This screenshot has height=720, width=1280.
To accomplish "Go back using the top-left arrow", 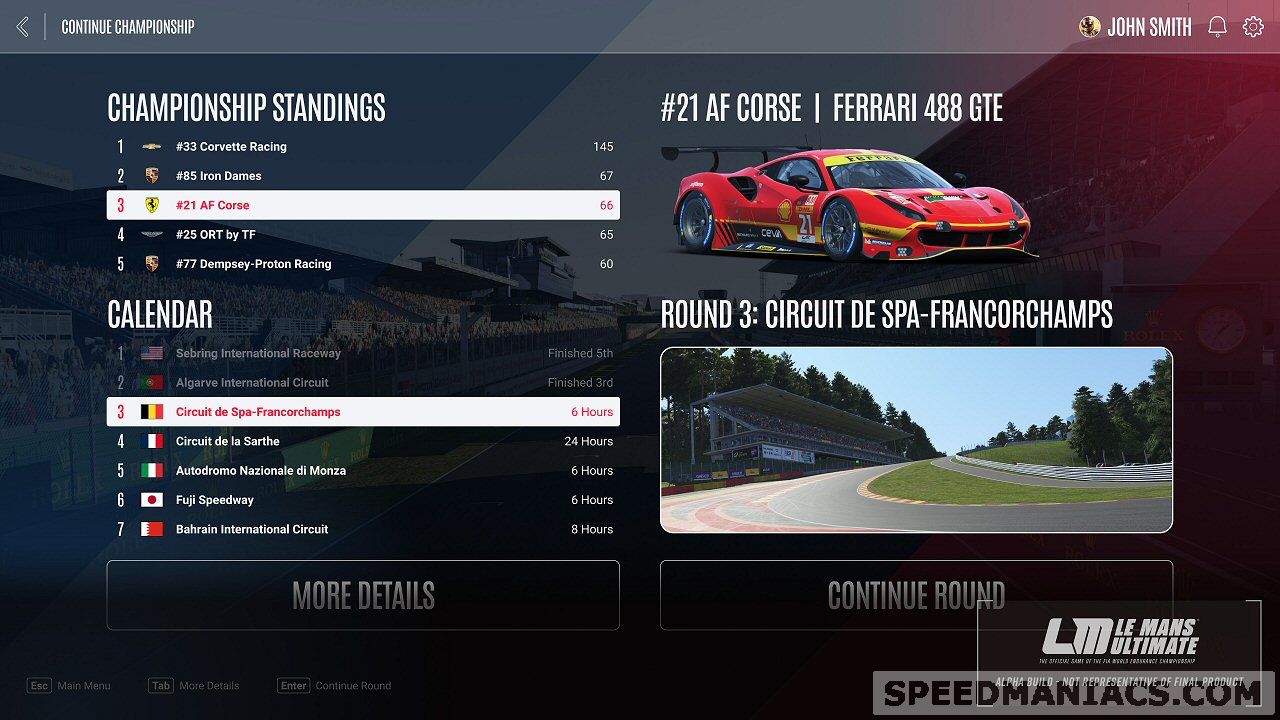I will pyautogui.click(x=23, y=27).
